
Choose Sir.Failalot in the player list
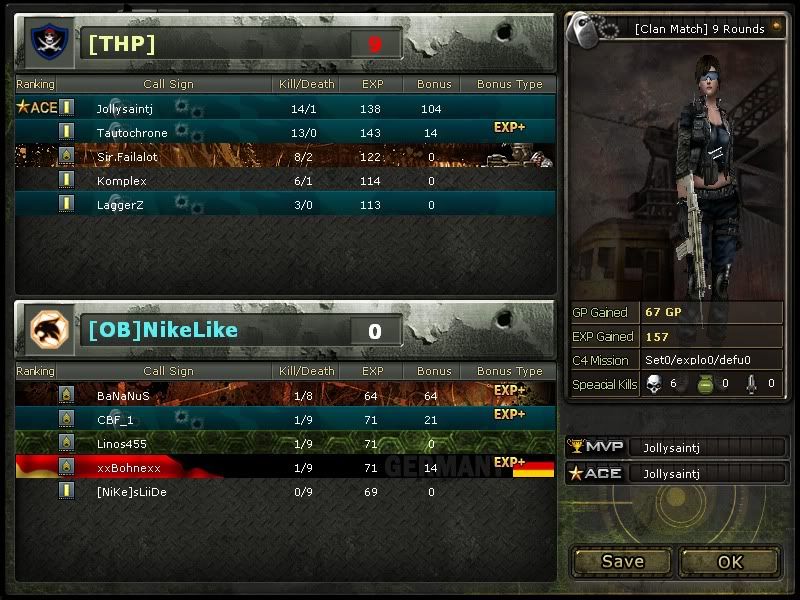click(285, 156)
